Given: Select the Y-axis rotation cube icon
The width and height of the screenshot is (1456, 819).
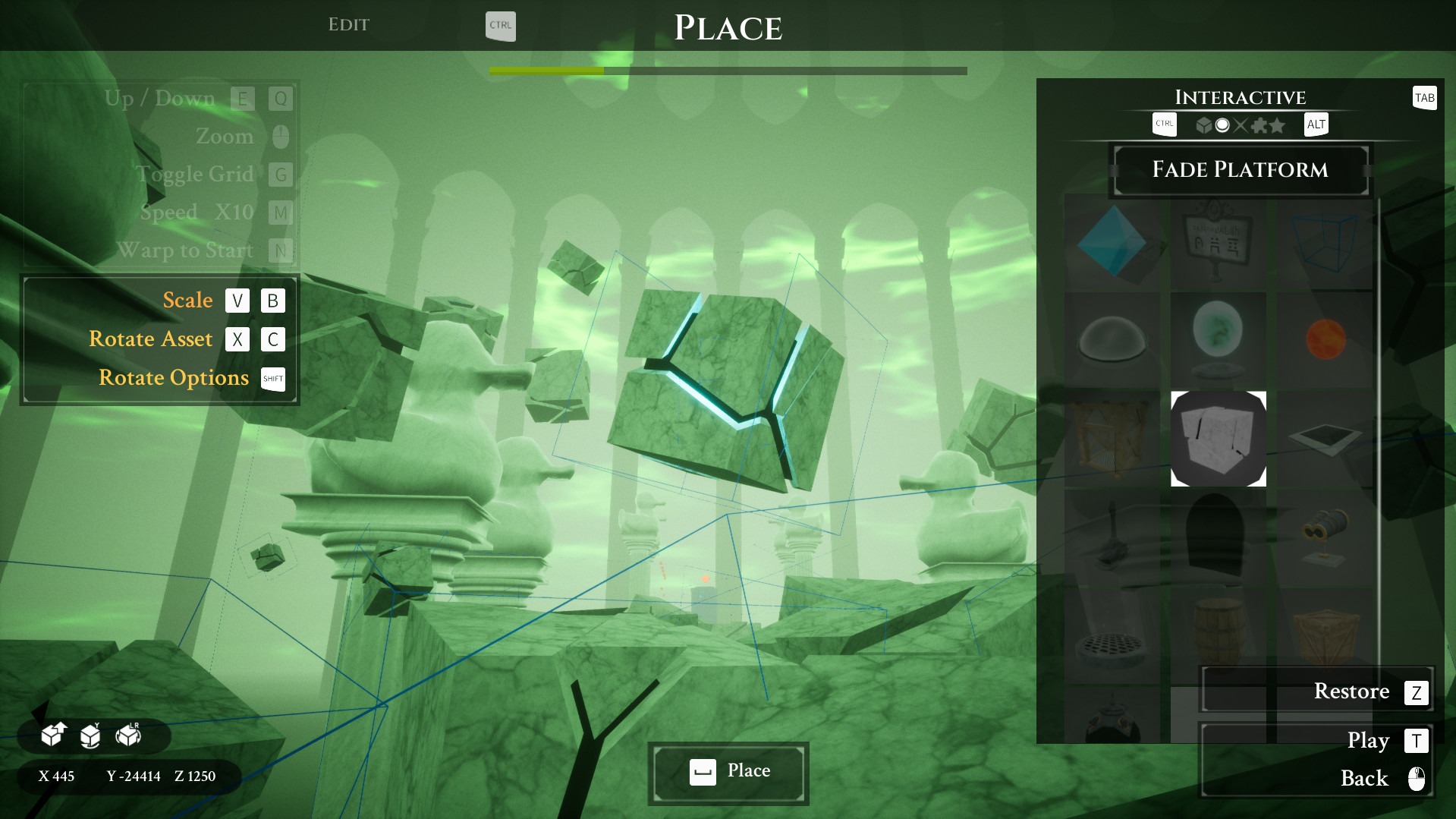Looking at the screenshot, I should point(90,735).
